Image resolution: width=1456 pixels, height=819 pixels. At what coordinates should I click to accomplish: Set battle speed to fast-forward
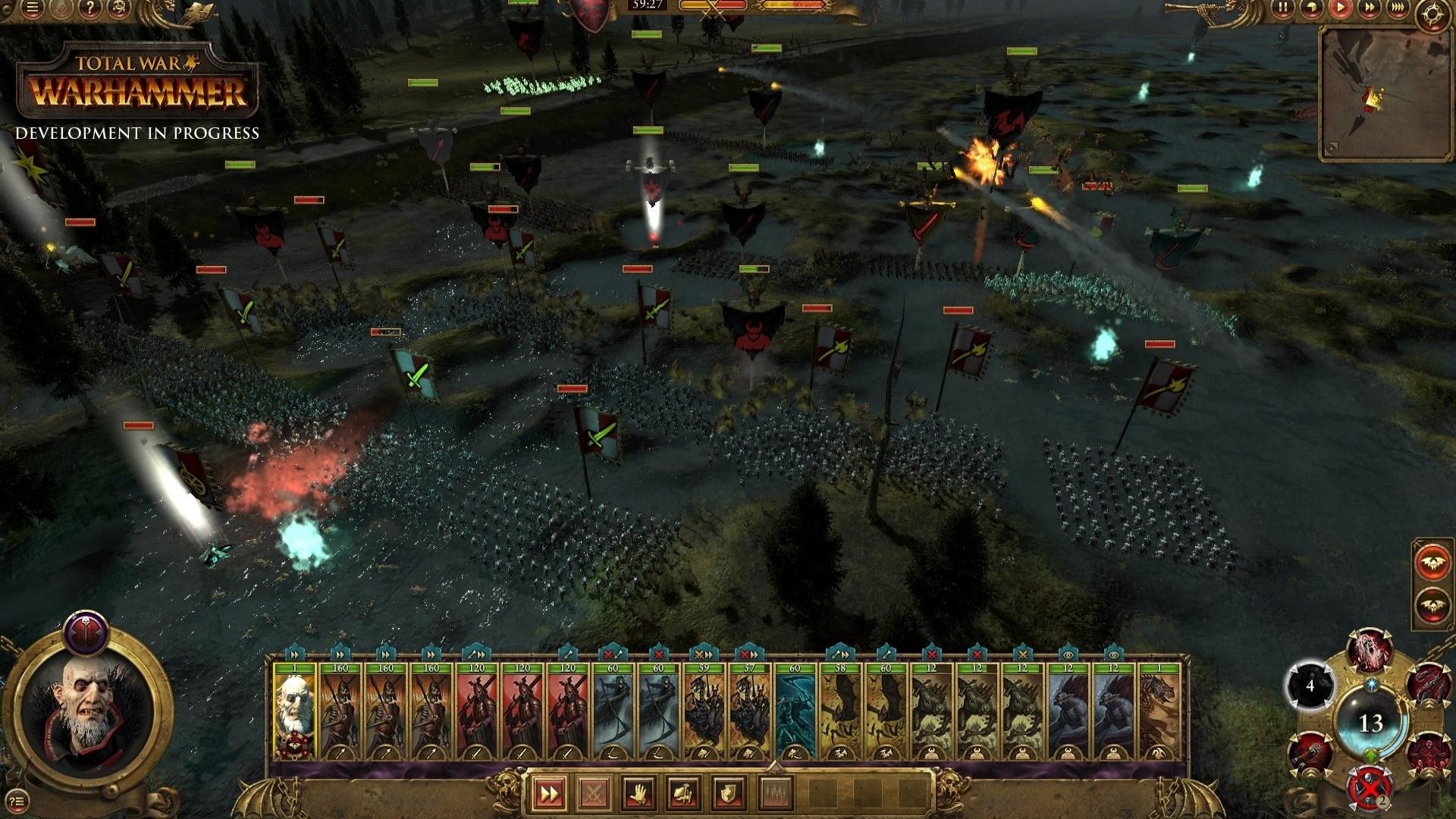[1369, 8]
